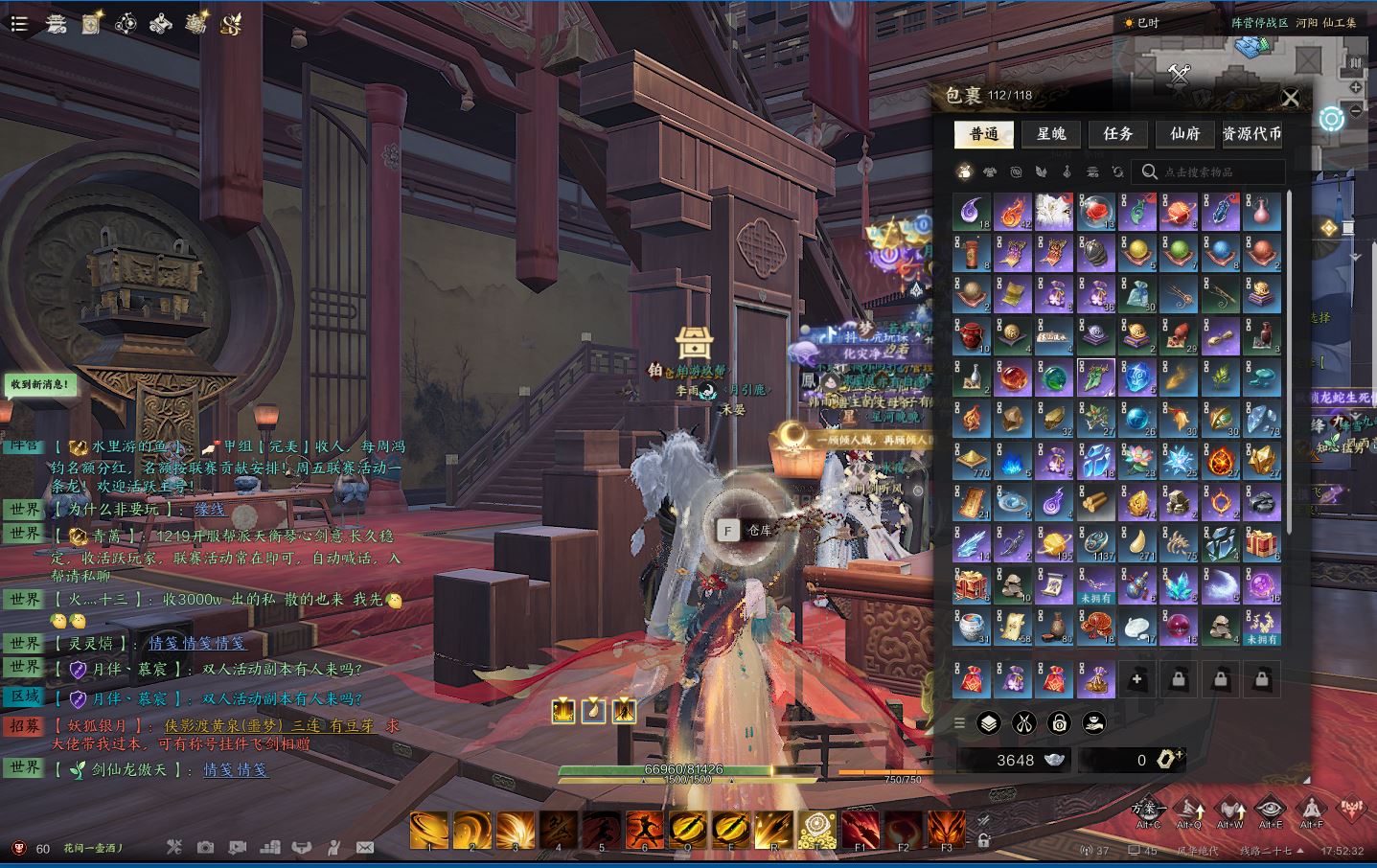Select the red rose bubble item
The height and width of the screenshot is (868, 1377).
click(1095, 211)
